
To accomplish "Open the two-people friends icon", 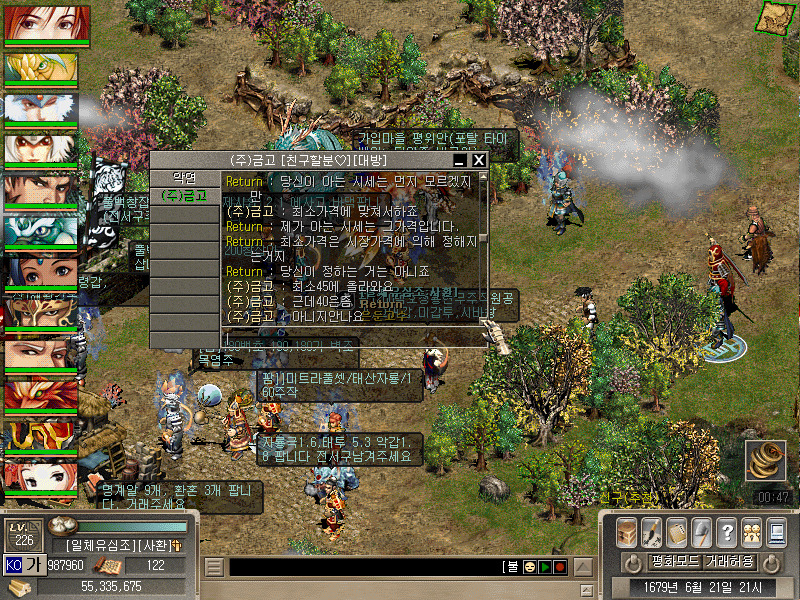I will pyautogui.click(x=751, y=532).
